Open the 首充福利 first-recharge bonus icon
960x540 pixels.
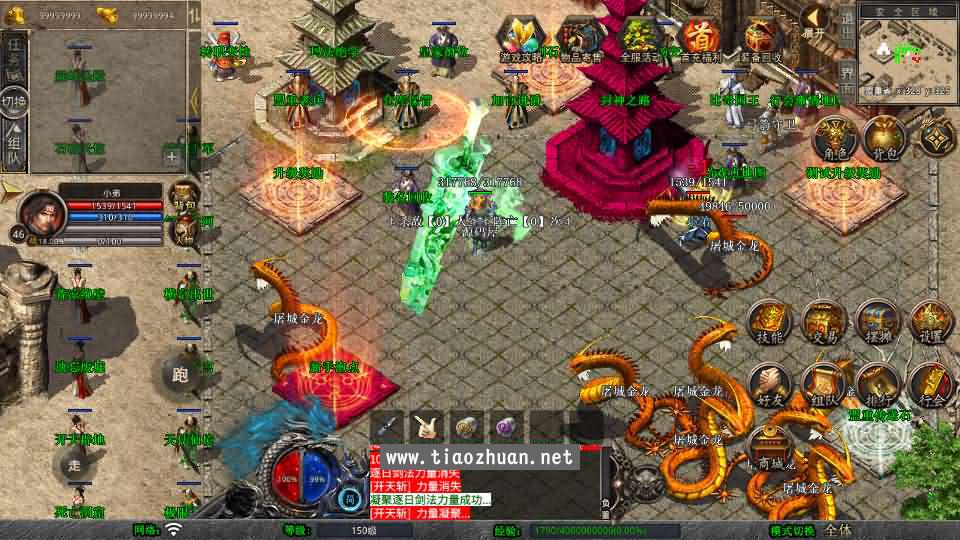[x=703, y=40]
